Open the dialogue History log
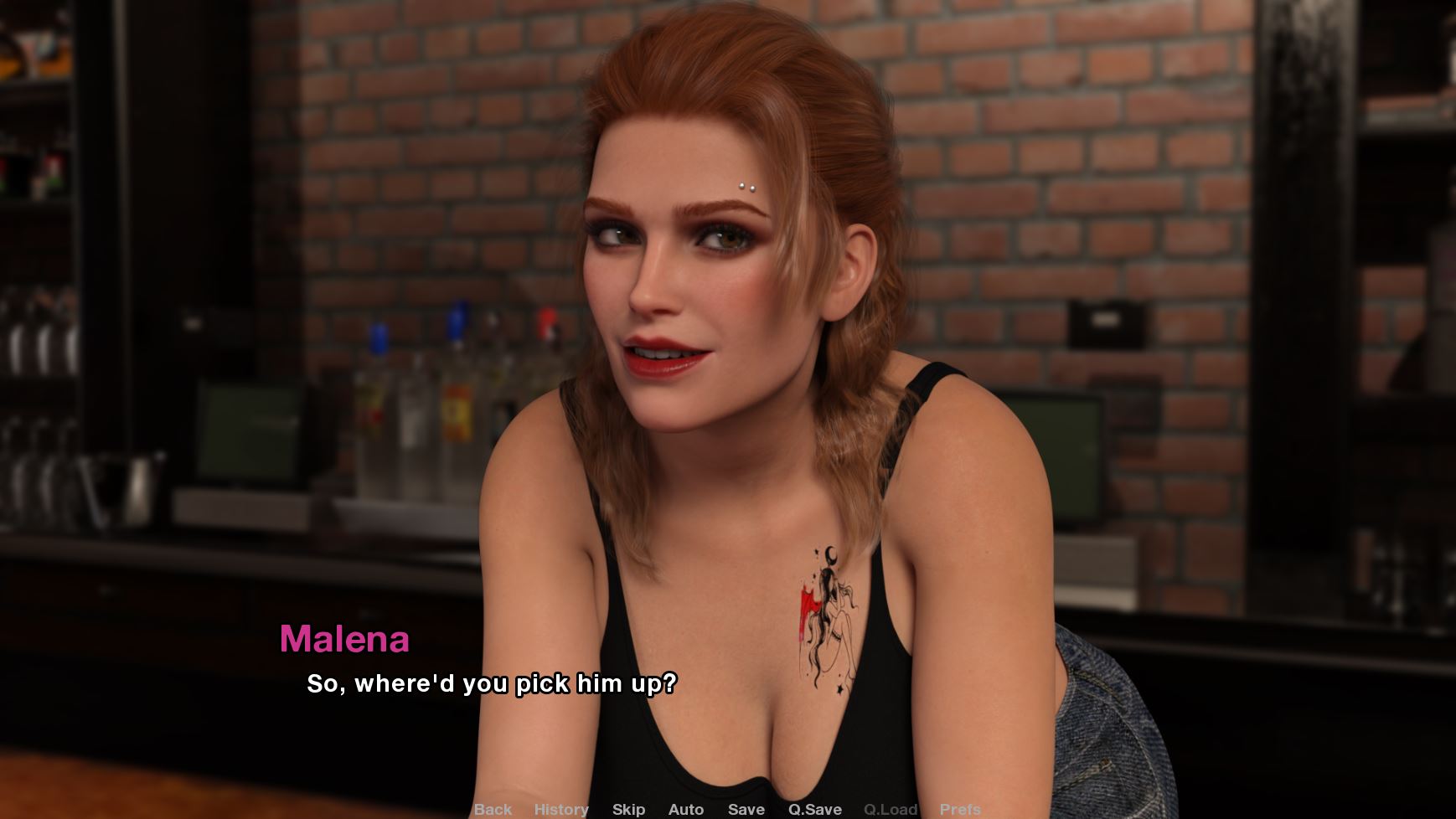 pyautogui.click(x=561, y=809)
